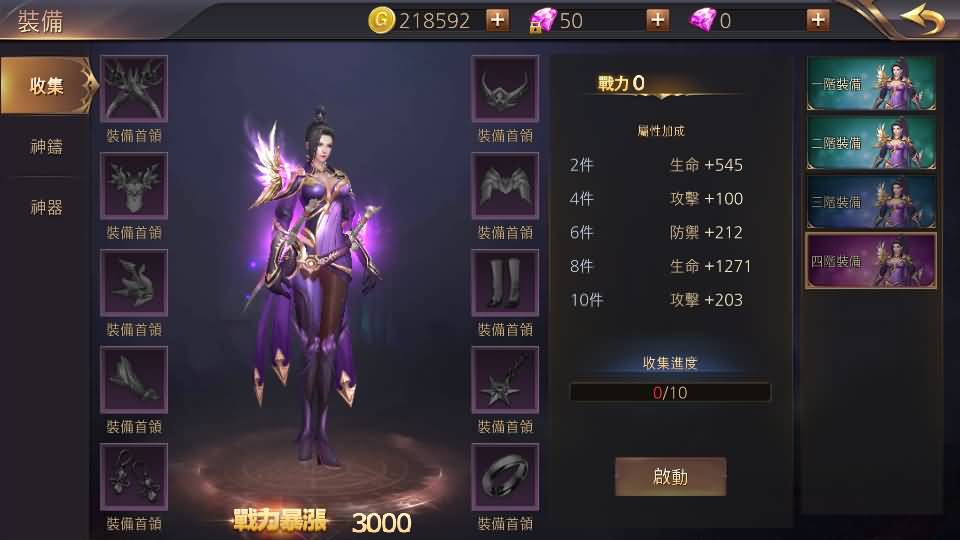Open the chest armor equipment slot
Viewport: 960px width, 540px height.
[x=134, y=186]
